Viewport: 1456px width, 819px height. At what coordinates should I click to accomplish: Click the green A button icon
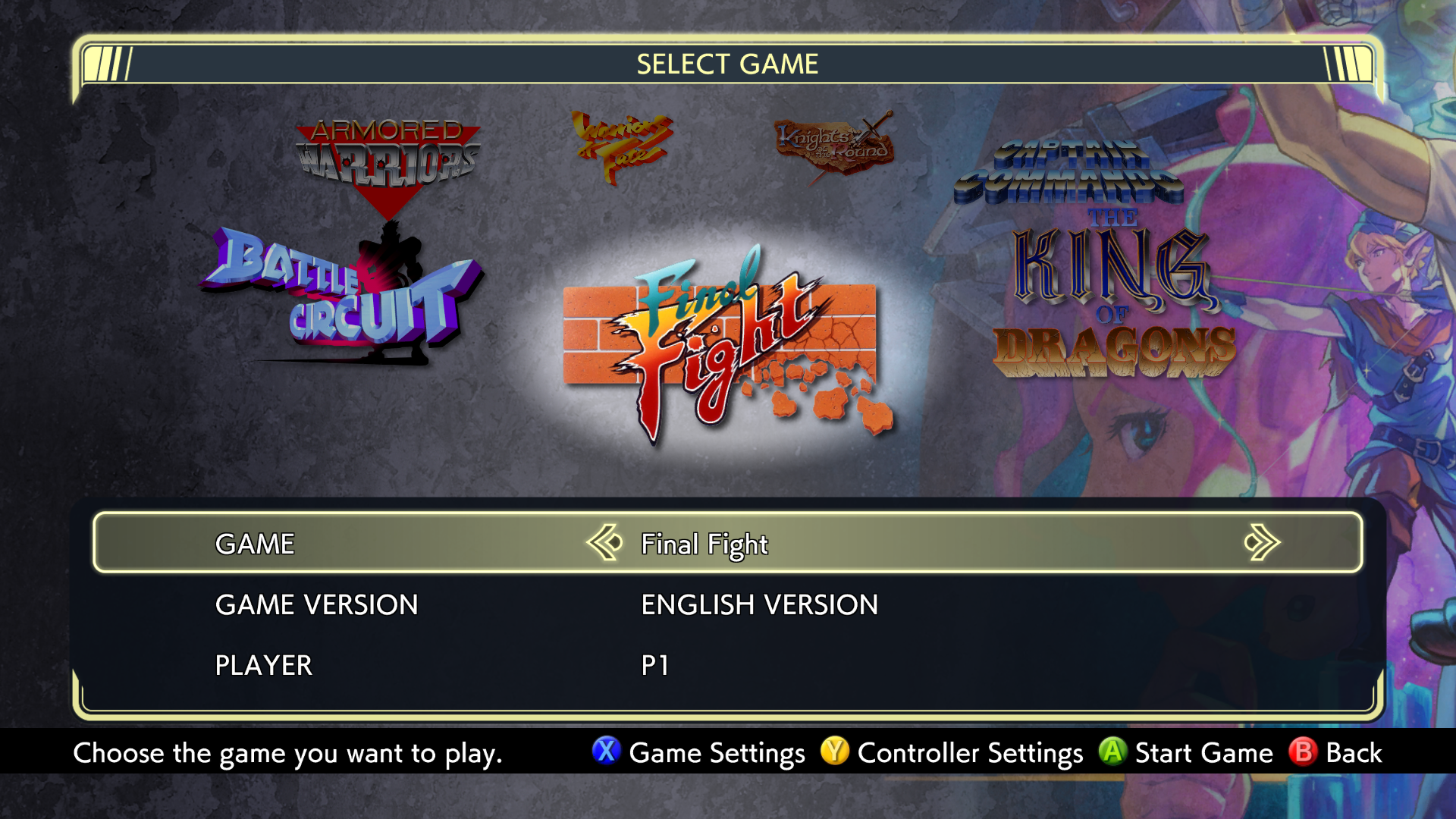tap(1111, 753)
